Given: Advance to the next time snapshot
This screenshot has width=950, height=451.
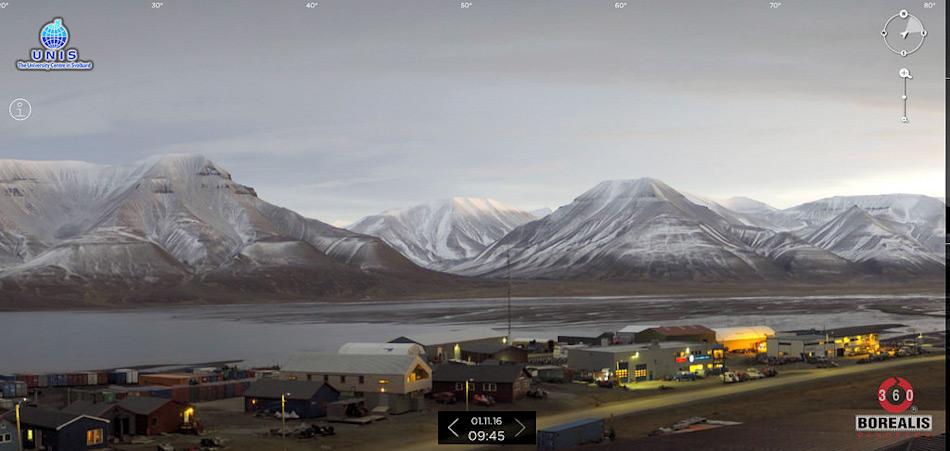Looking at the screenshot, I should point(520,428).
